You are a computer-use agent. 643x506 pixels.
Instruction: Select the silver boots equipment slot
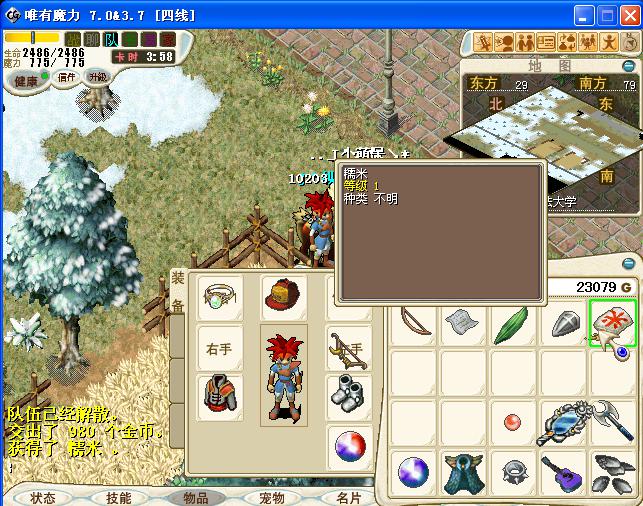tap(349, 393)
